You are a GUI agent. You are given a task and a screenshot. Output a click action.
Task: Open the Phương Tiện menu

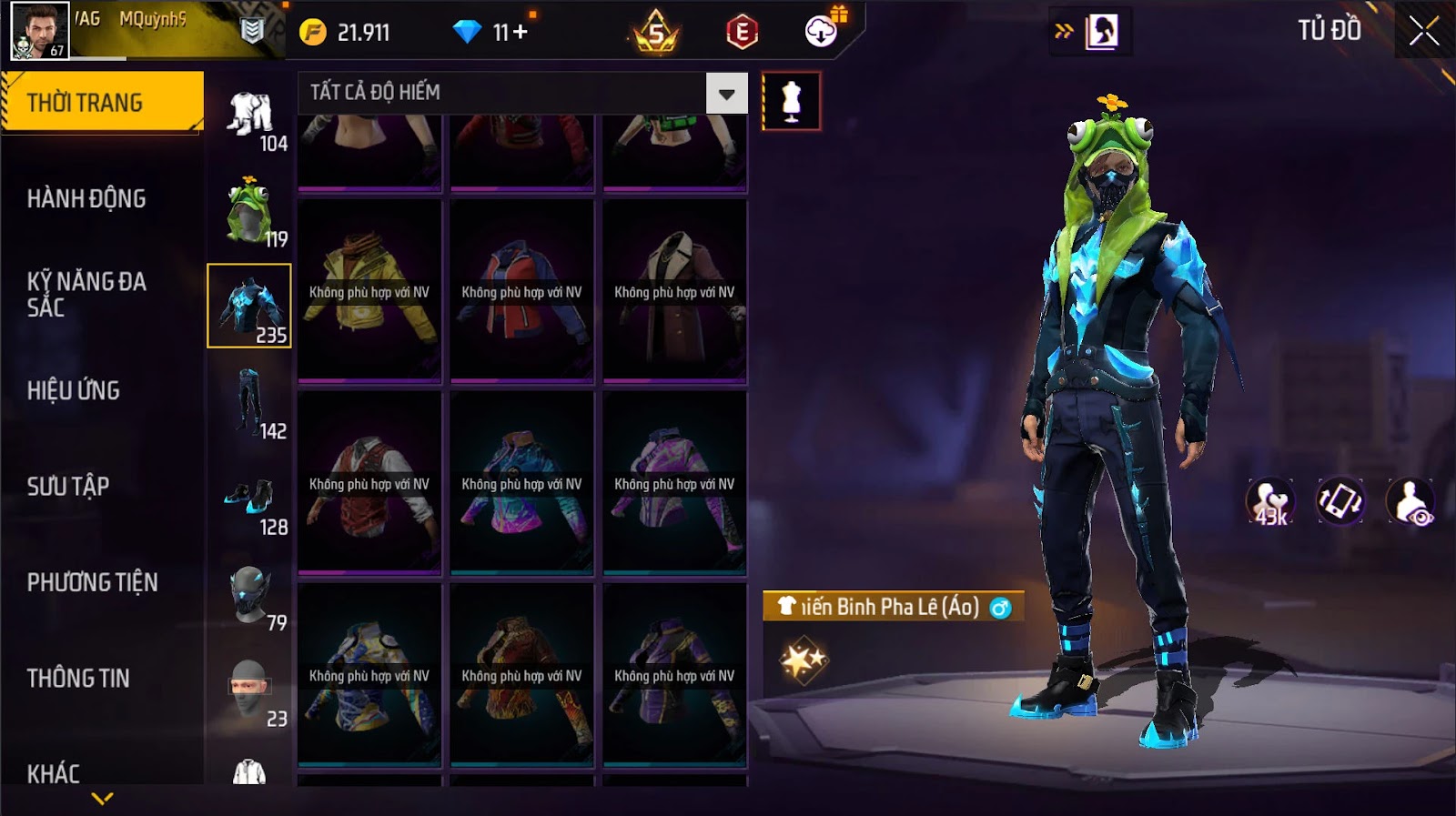(92, 582)
